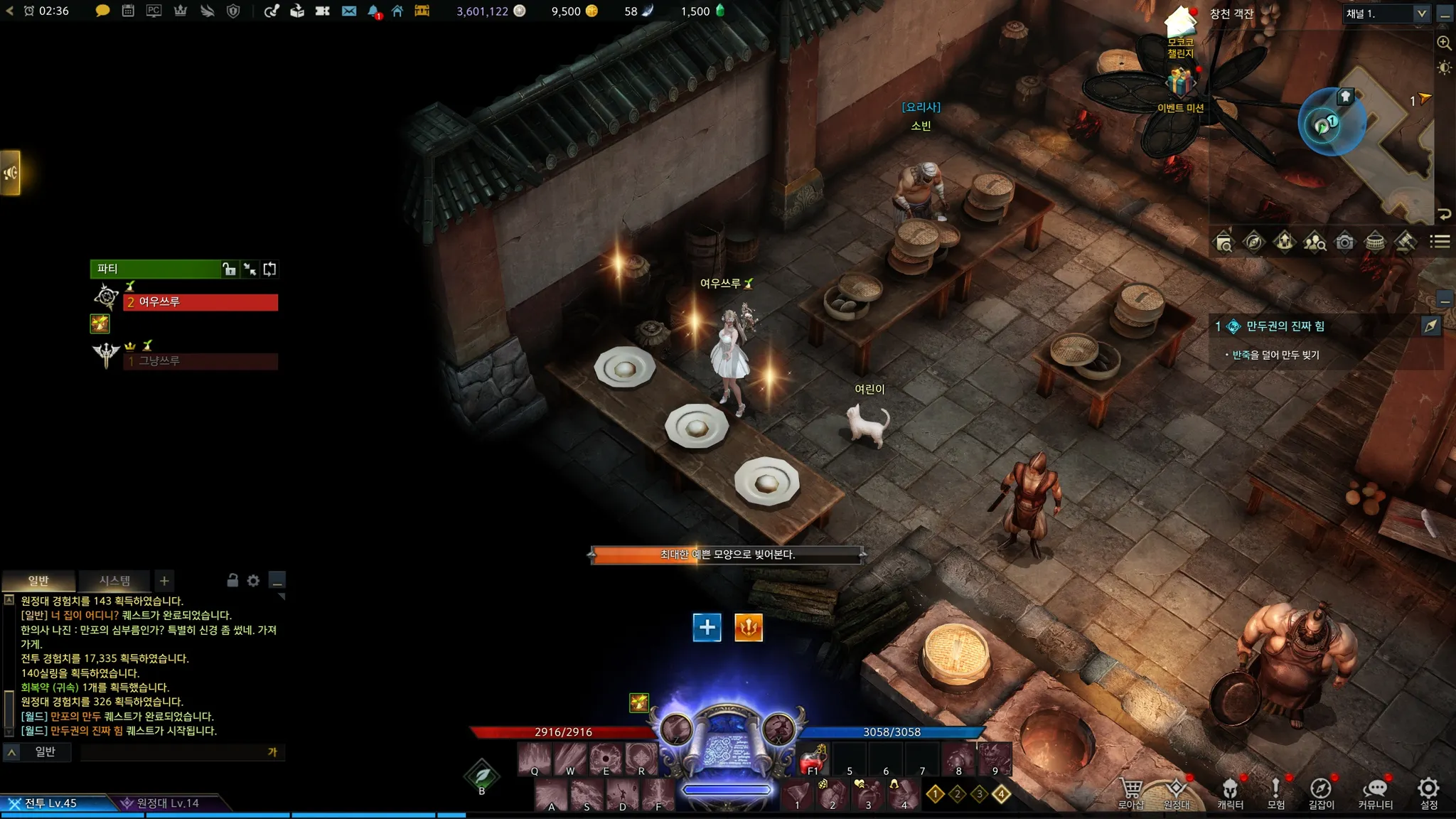This screenshot has height=819, width=1456.
Task: Select party member 여우쓰루
Action: (200, 302)
